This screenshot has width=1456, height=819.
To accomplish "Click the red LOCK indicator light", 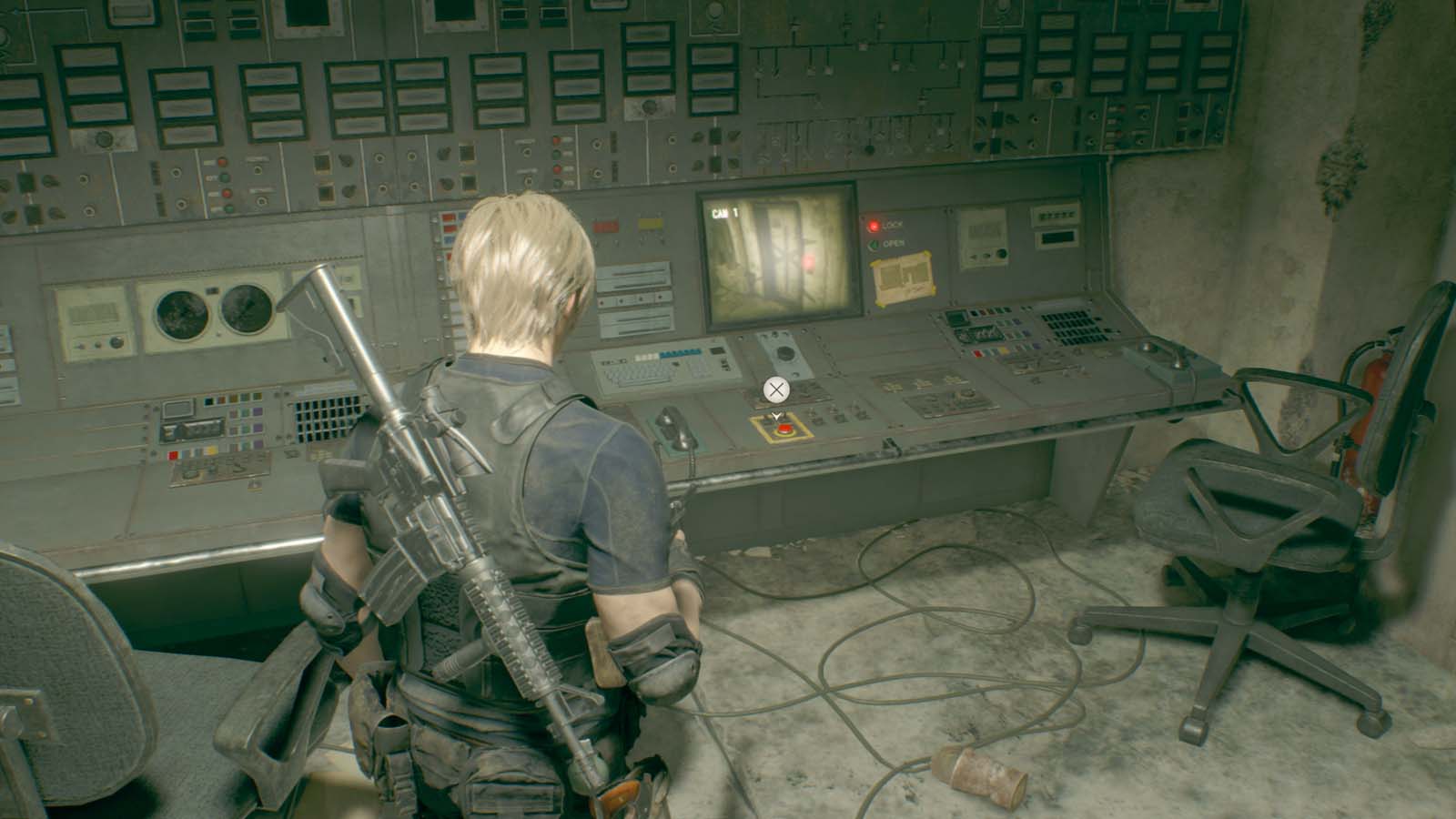I will [874, 226].
